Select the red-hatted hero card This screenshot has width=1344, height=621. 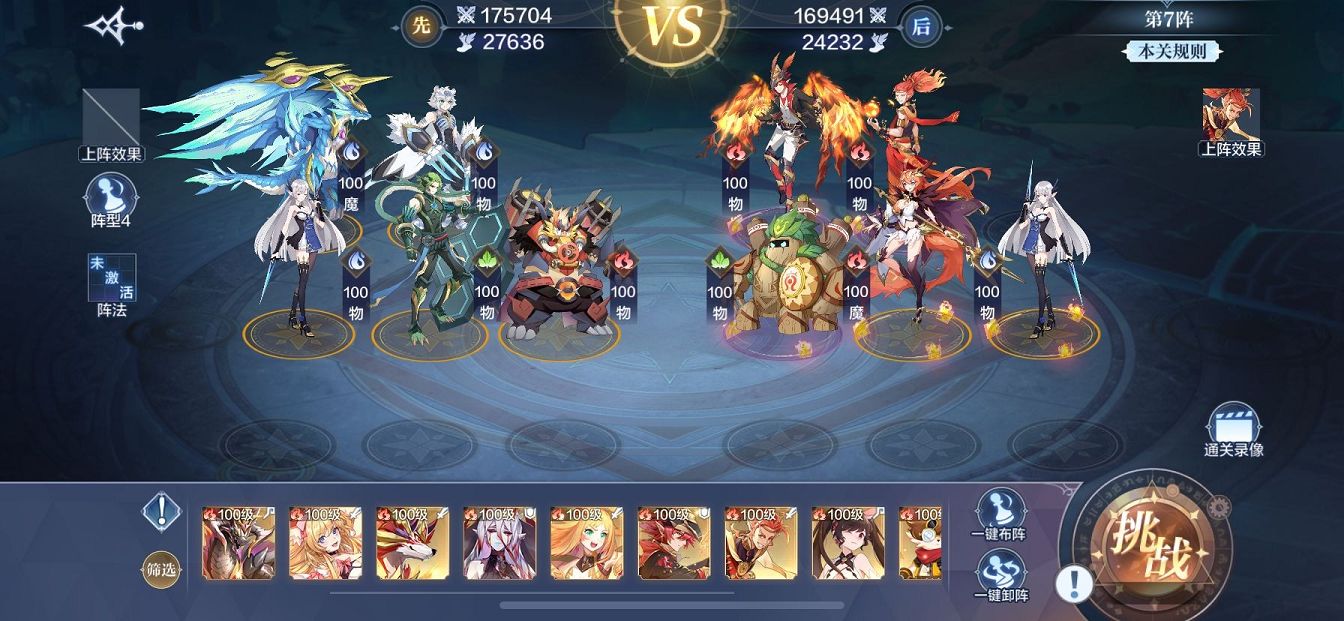[673, 542]
